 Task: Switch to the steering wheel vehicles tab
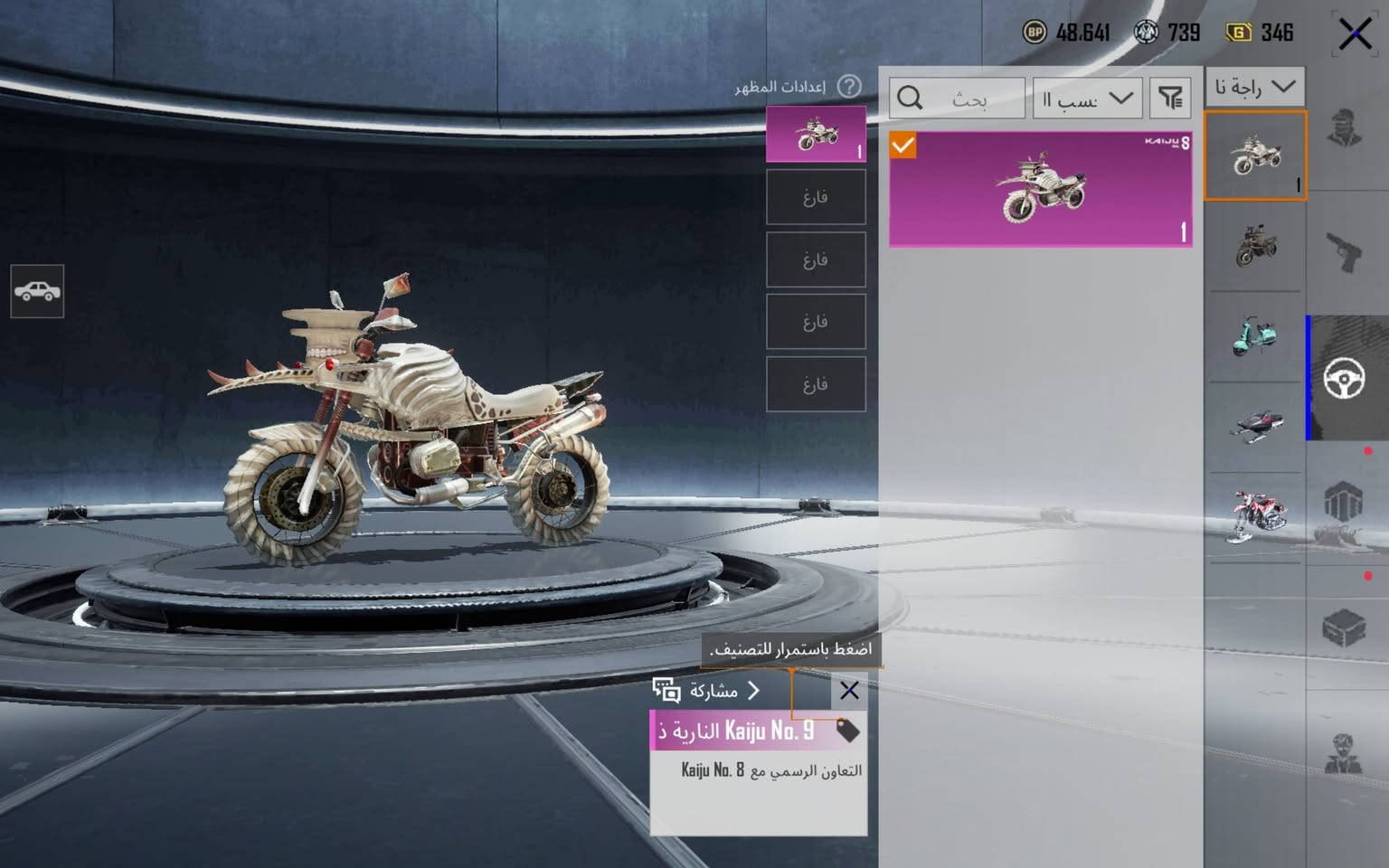(1344, 378)
